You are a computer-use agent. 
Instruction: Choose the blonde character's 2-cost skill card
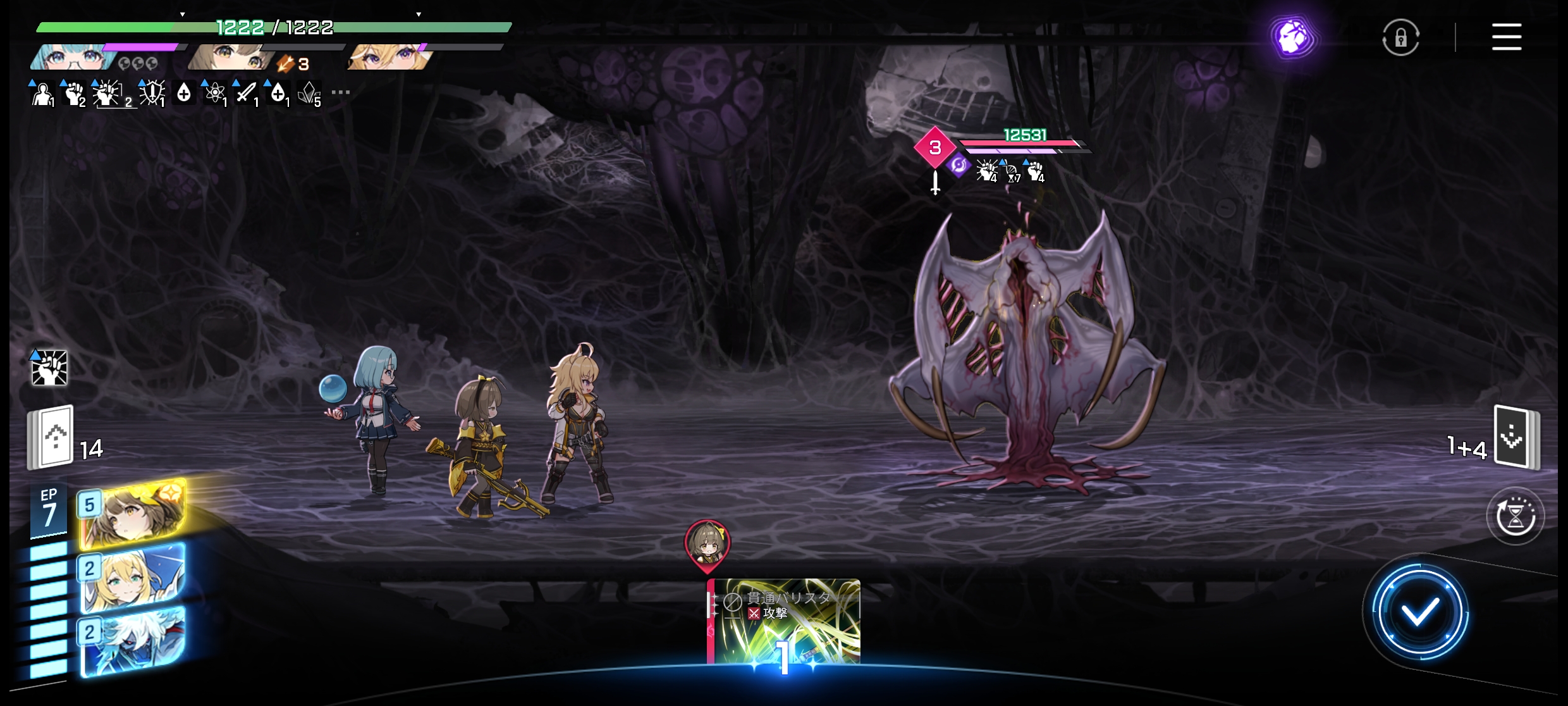[133, 578]
